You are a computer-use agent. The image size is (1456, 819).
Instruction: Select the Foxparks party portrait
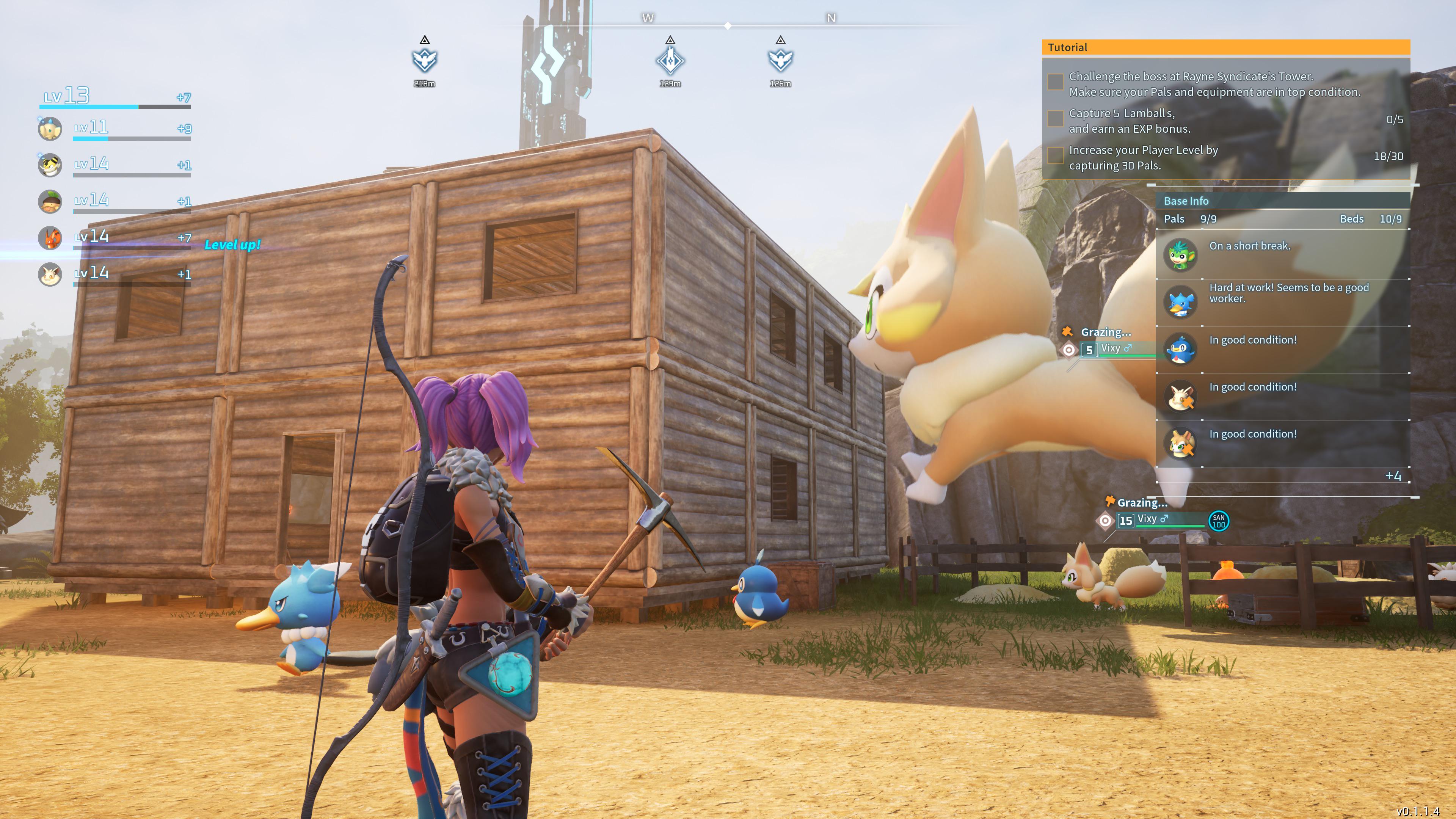(50, 238)
